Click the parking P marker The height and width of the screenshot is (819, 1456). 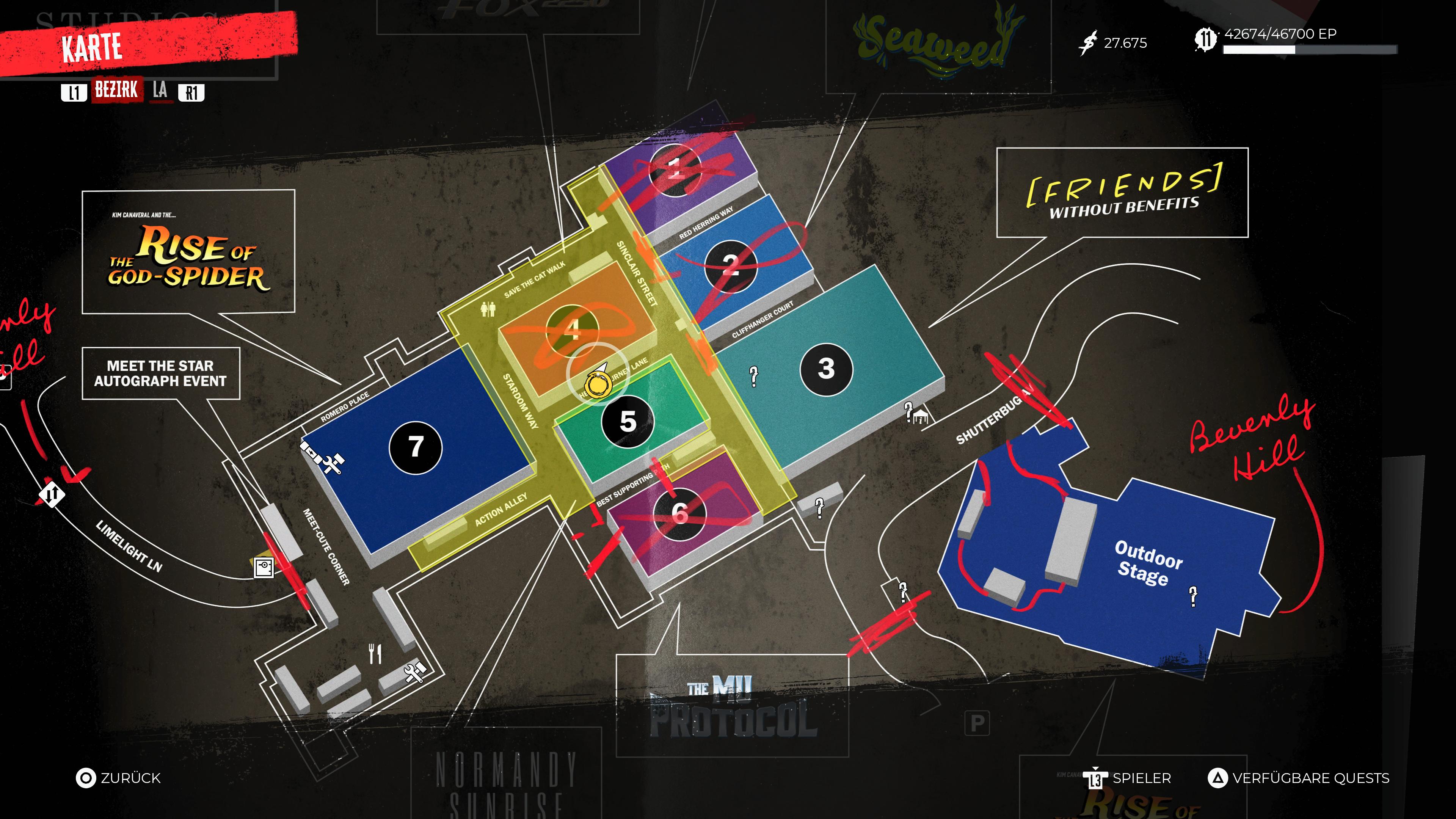point(977,723)
